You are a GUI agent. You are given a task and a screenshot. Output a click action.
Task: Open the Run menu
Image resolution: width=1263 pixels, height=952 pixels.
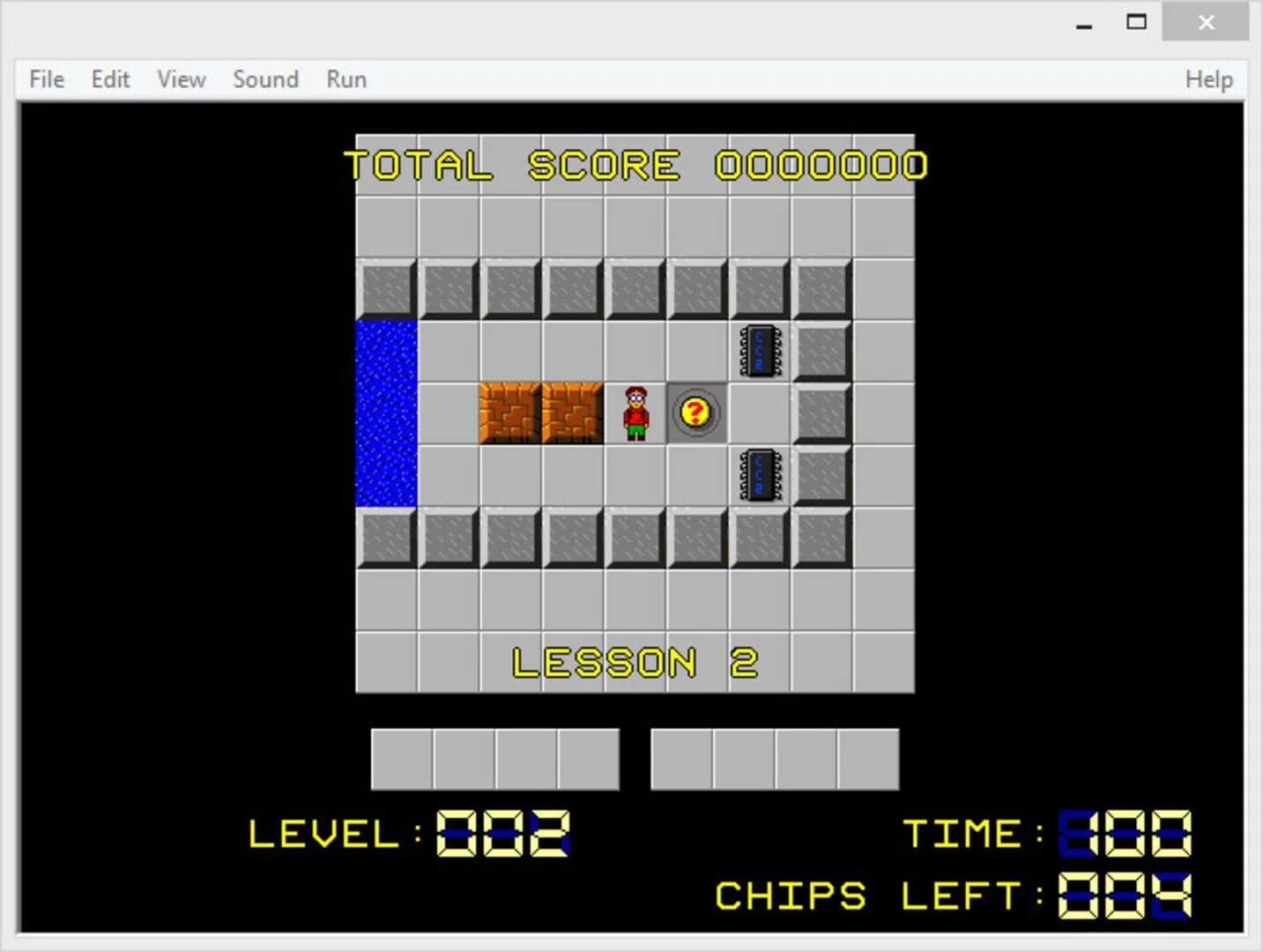(x=345, y=79)
